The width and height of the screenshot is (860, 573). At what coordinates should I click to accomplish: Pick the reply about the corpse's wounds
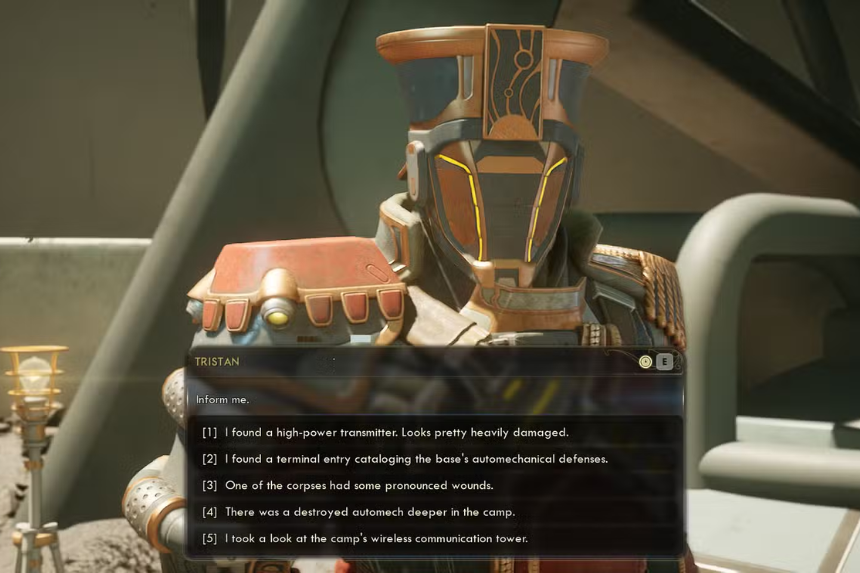click(359, 485)
